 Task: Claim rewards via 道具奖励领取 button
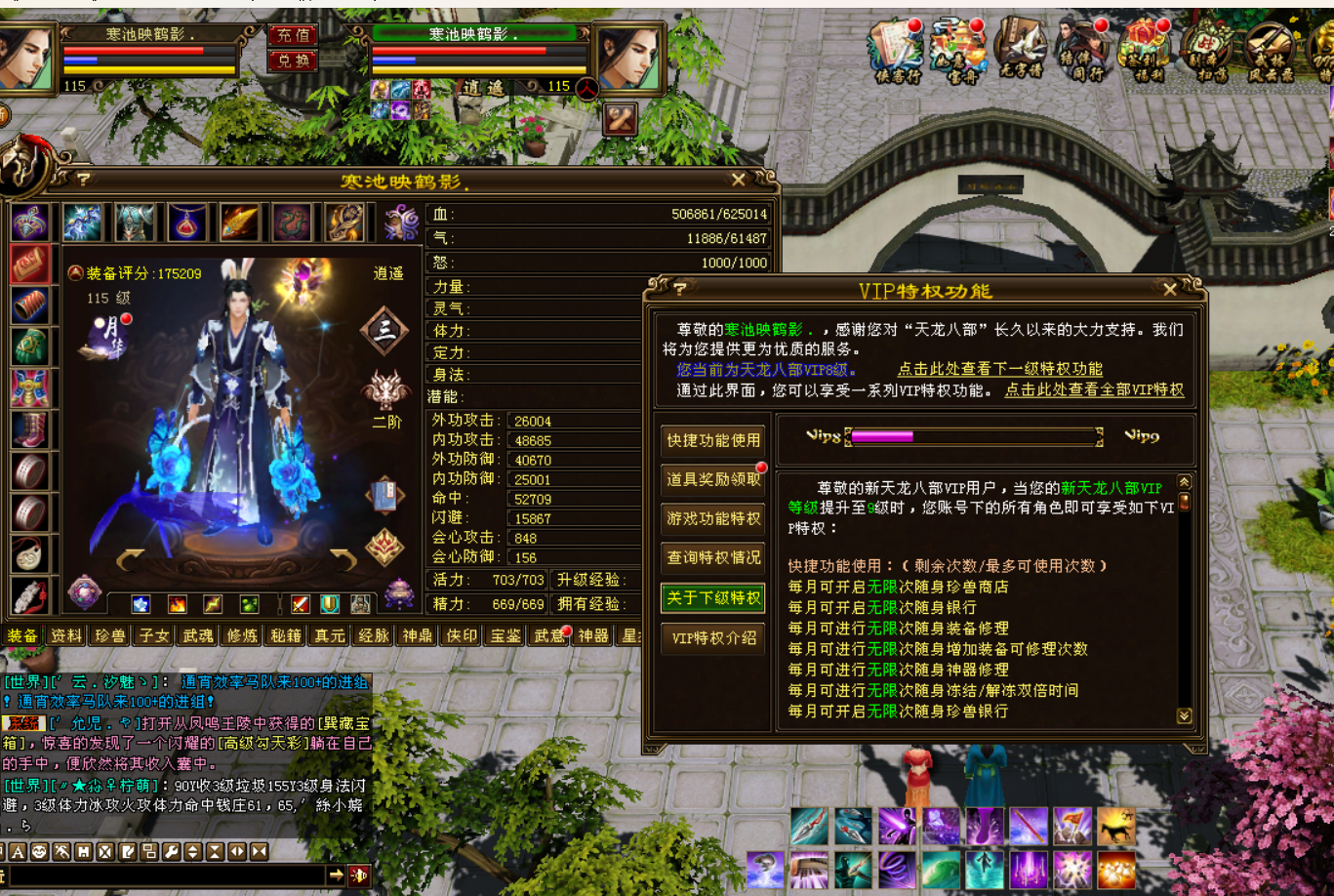pos(713,479)
